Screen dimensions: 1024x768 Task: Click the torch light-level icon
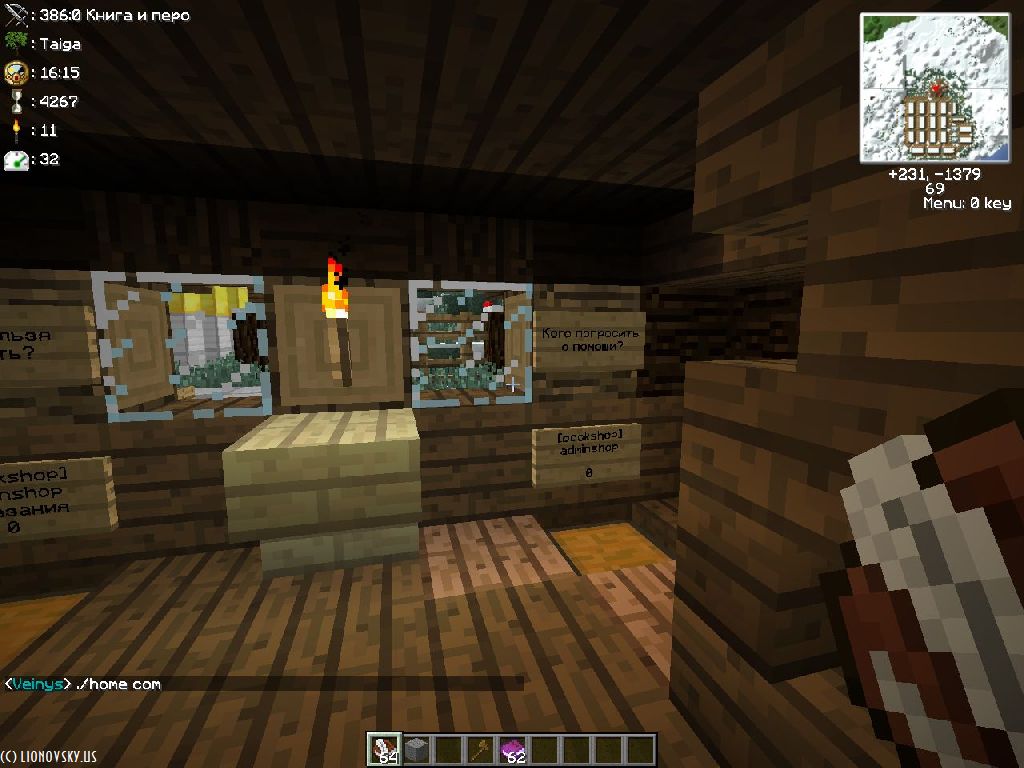(x=15, y=130)
